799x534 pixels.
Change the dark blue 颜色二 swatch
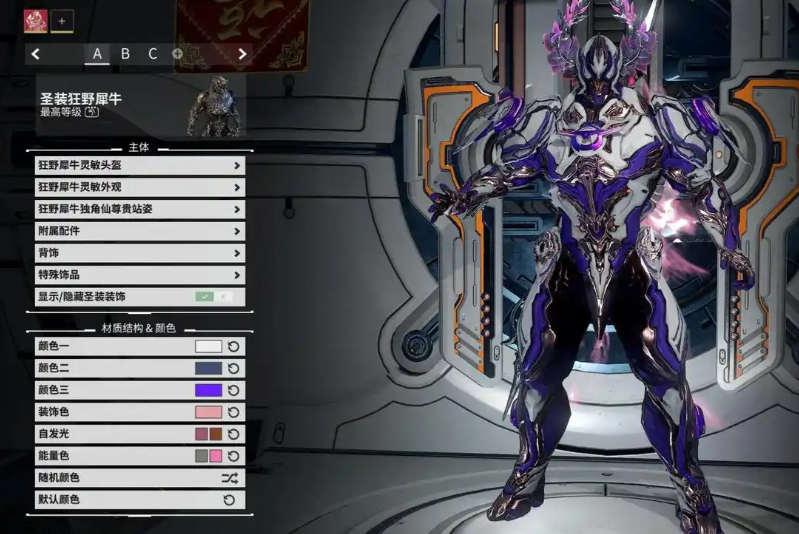[208, 368]
